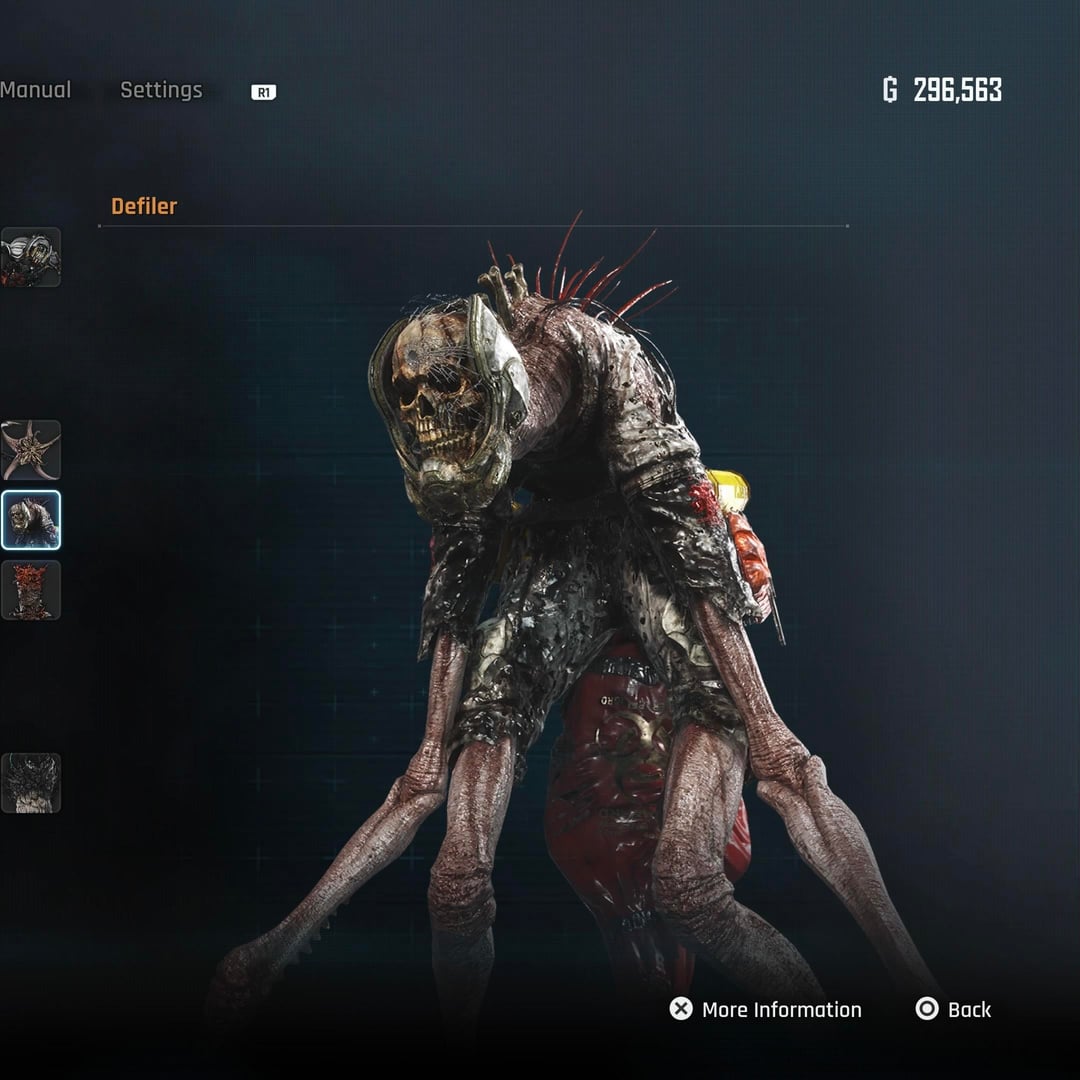Pick the red spiky creature thumbnail
Image resolution: width=1080 pixels, height=1080 pixels.
point(31,590)
